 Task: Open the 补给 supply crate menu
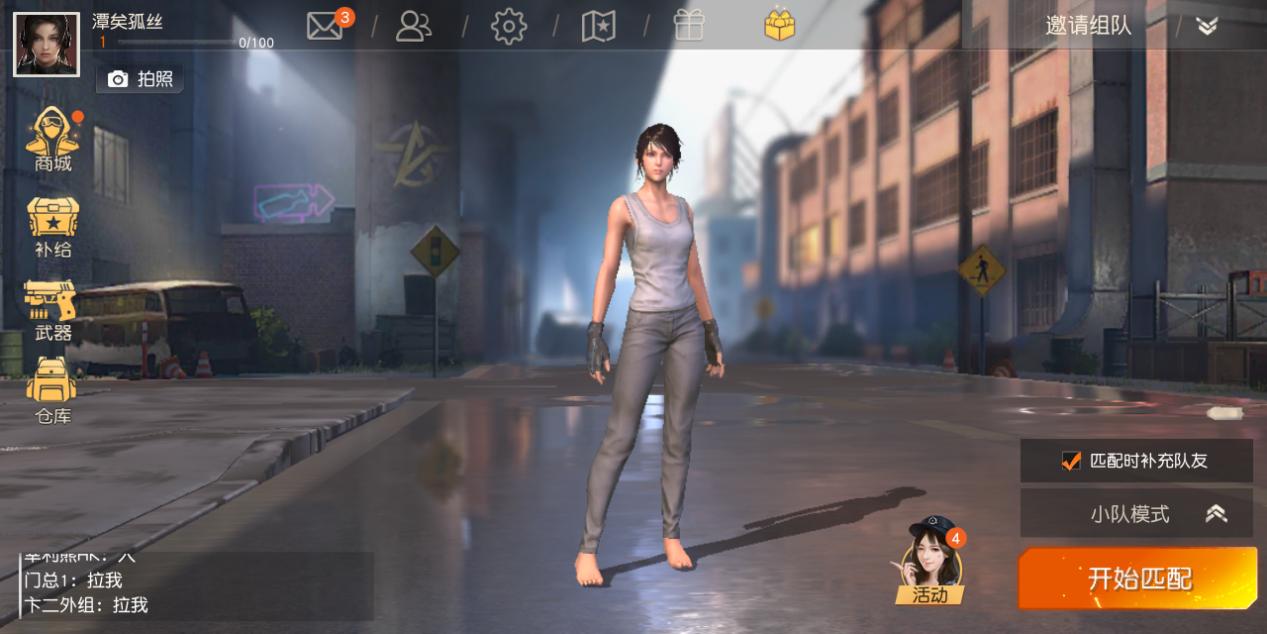click(53, 227)
